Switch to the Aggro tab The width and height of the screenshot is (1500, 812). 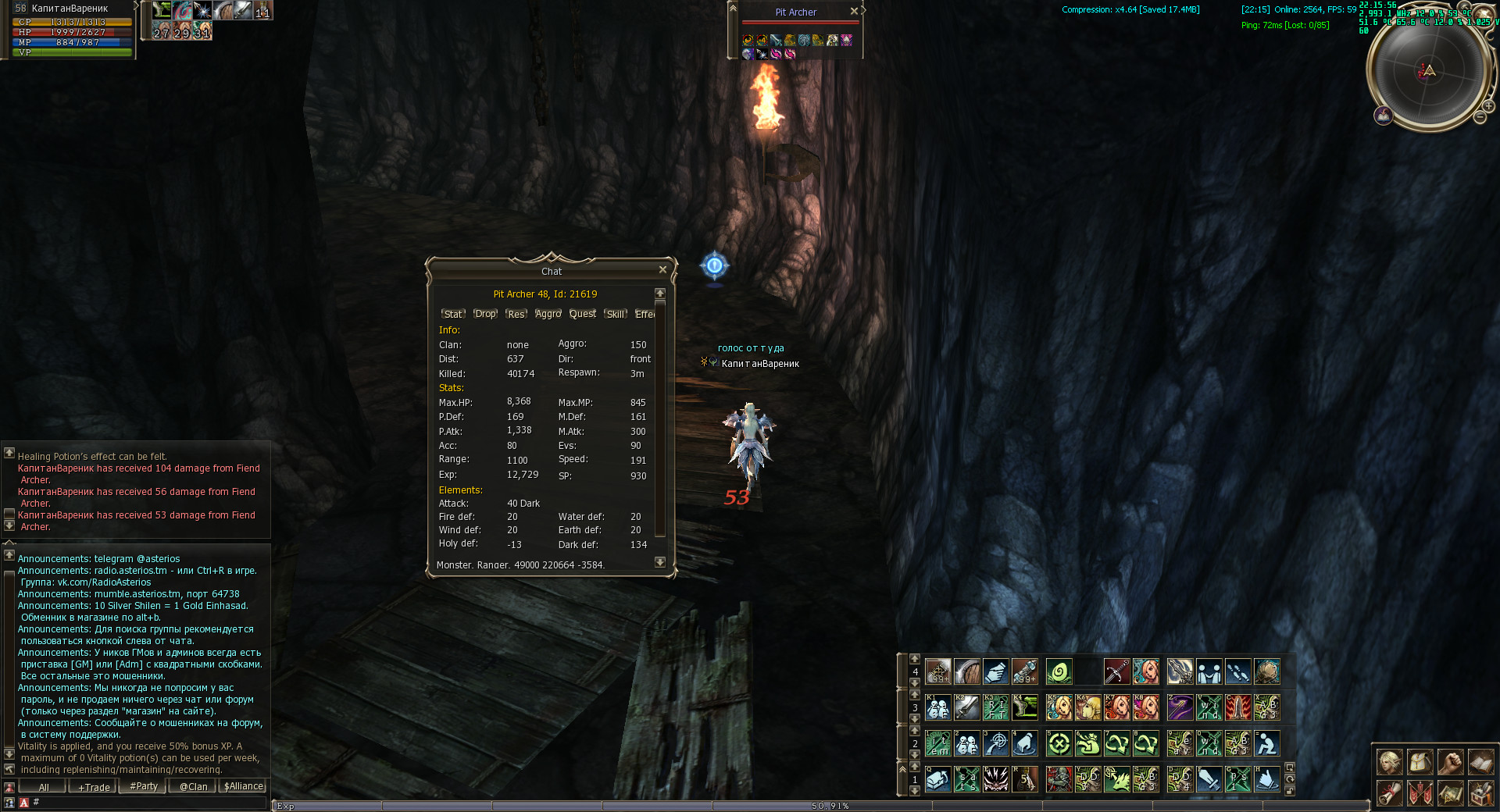tap(548, 314)
